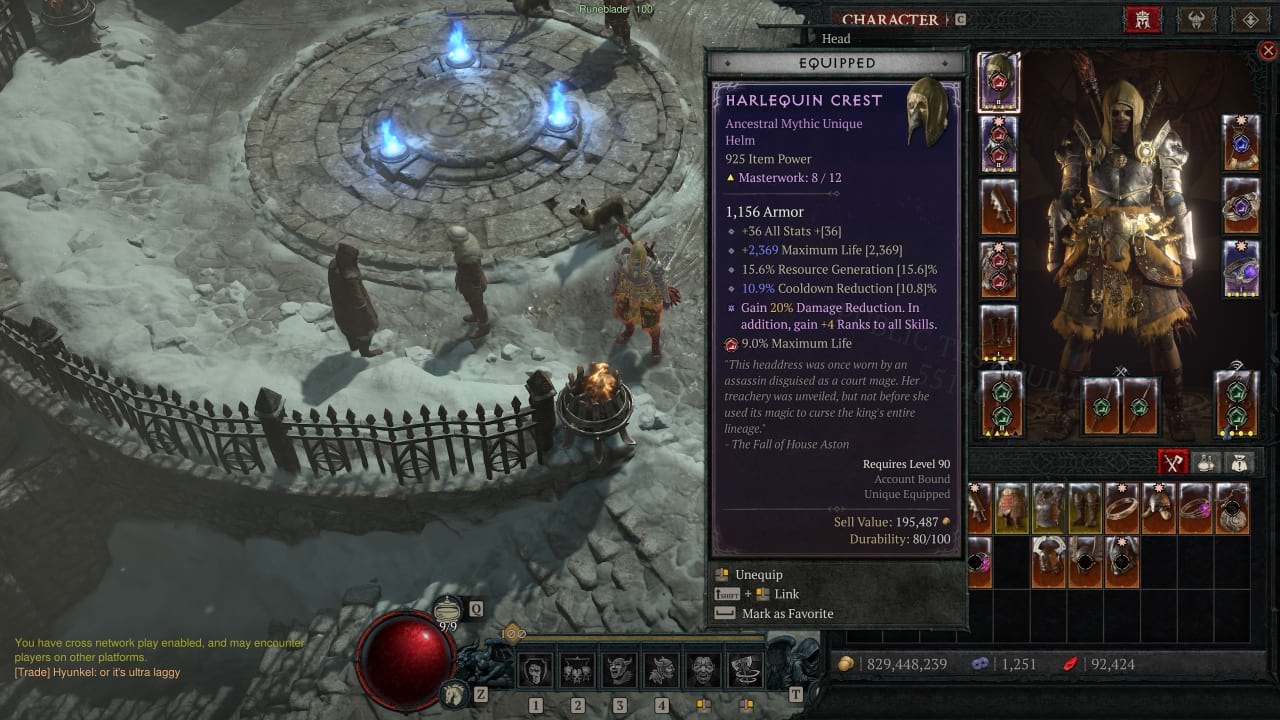Viewport: 1280px width, 720px height.
Task: Select the equipped amulet slot
Action: pyautogui.click(x=1241, y=143)
